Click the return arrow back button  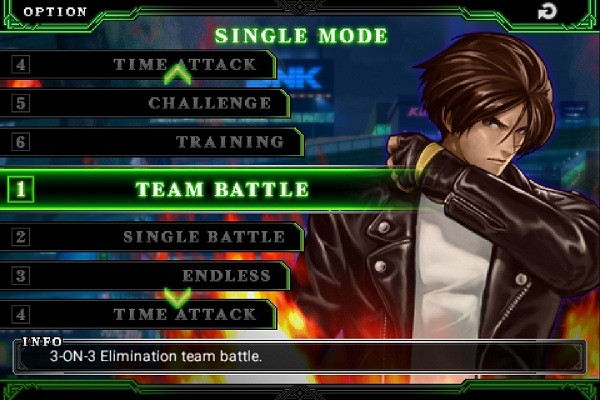point(547,12)
